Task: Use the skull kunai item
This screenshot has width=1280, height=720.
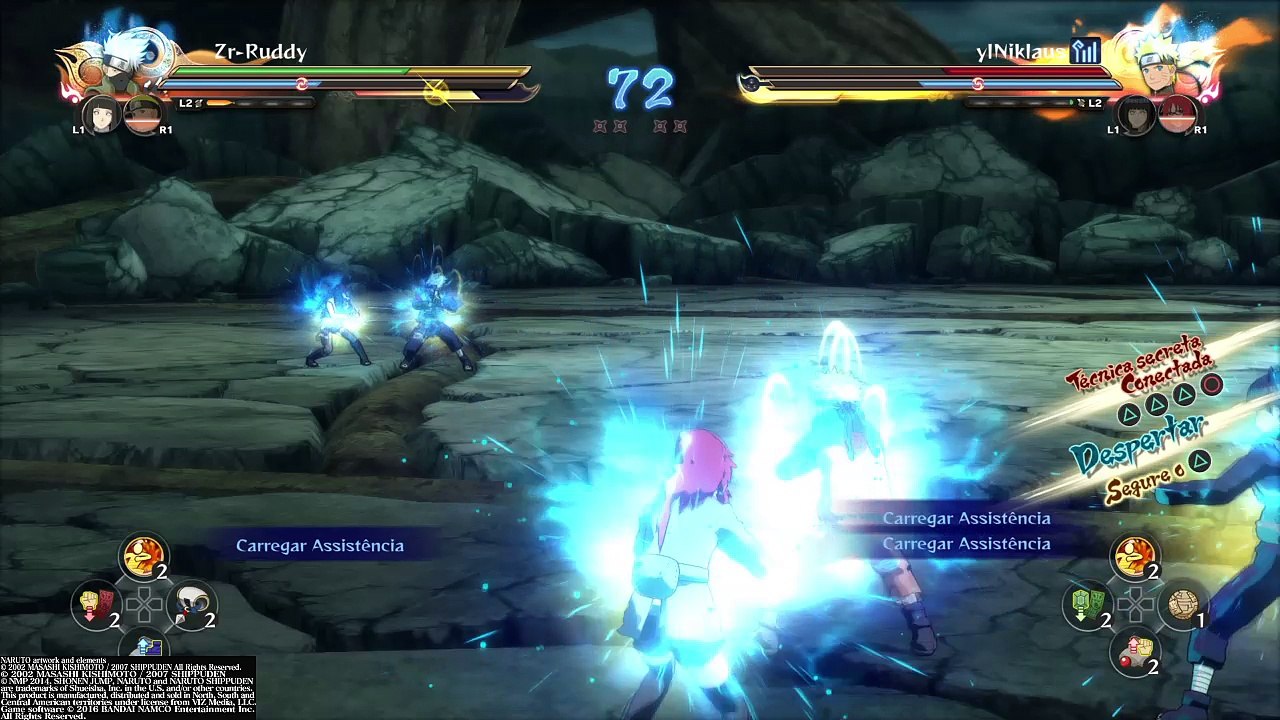Action: (190, 604)
